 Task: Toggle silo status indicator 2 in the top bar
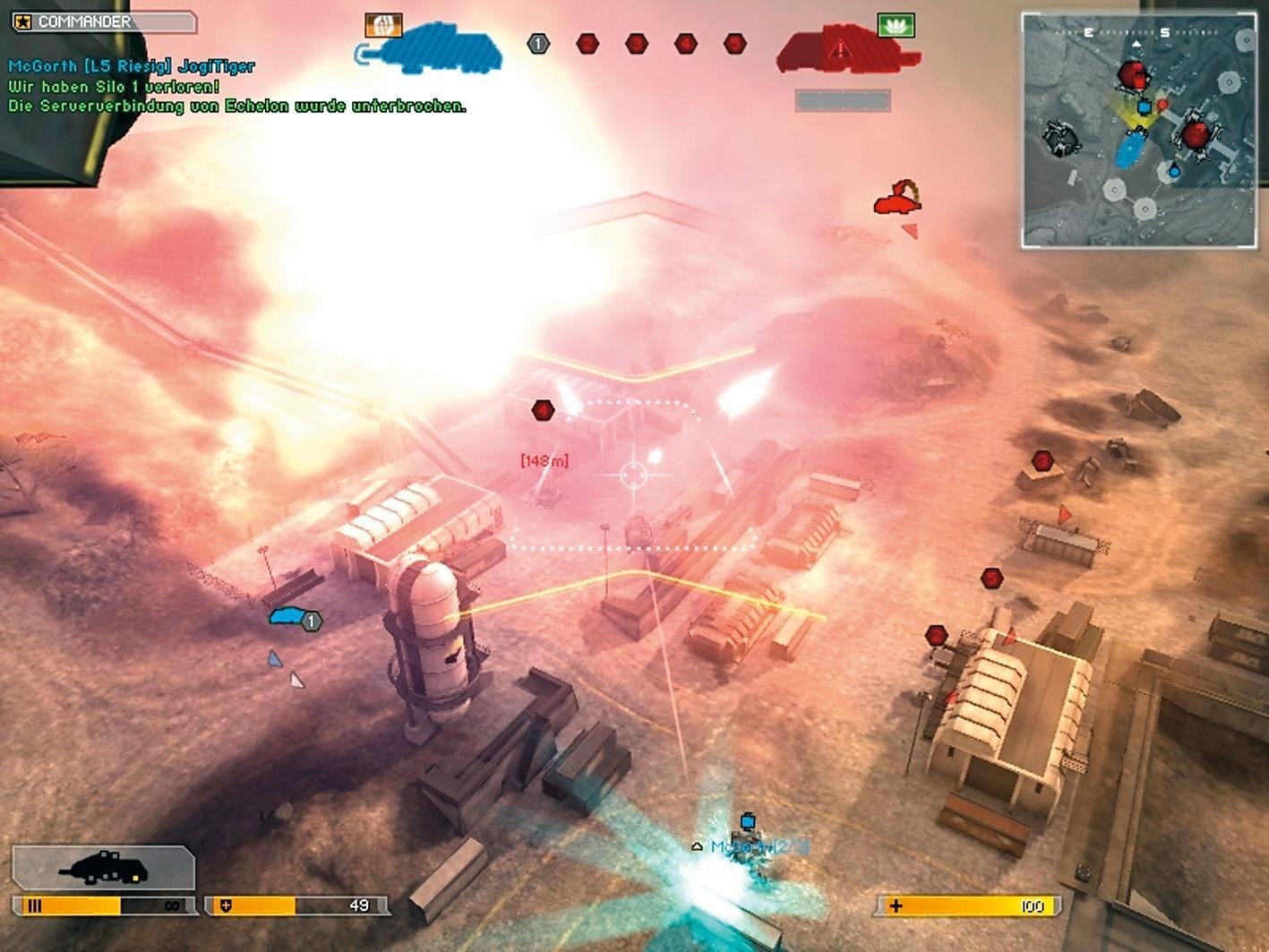[587, 42]
